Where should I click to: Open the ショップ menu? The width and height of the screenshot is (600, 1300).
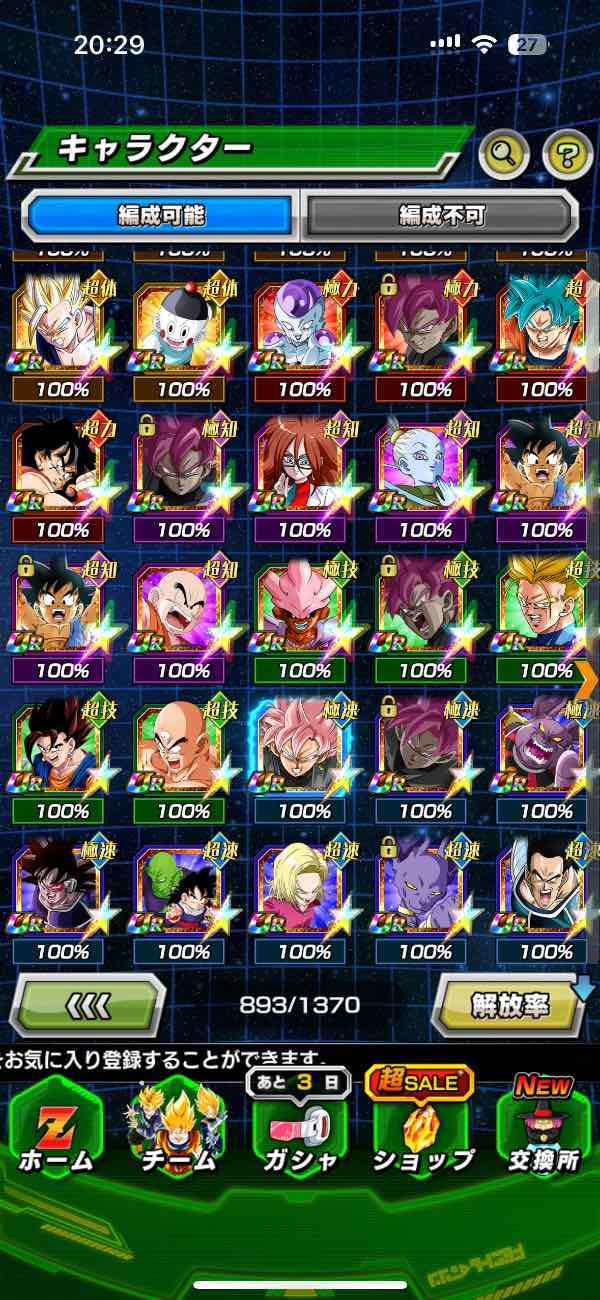tap(421, 1130)
